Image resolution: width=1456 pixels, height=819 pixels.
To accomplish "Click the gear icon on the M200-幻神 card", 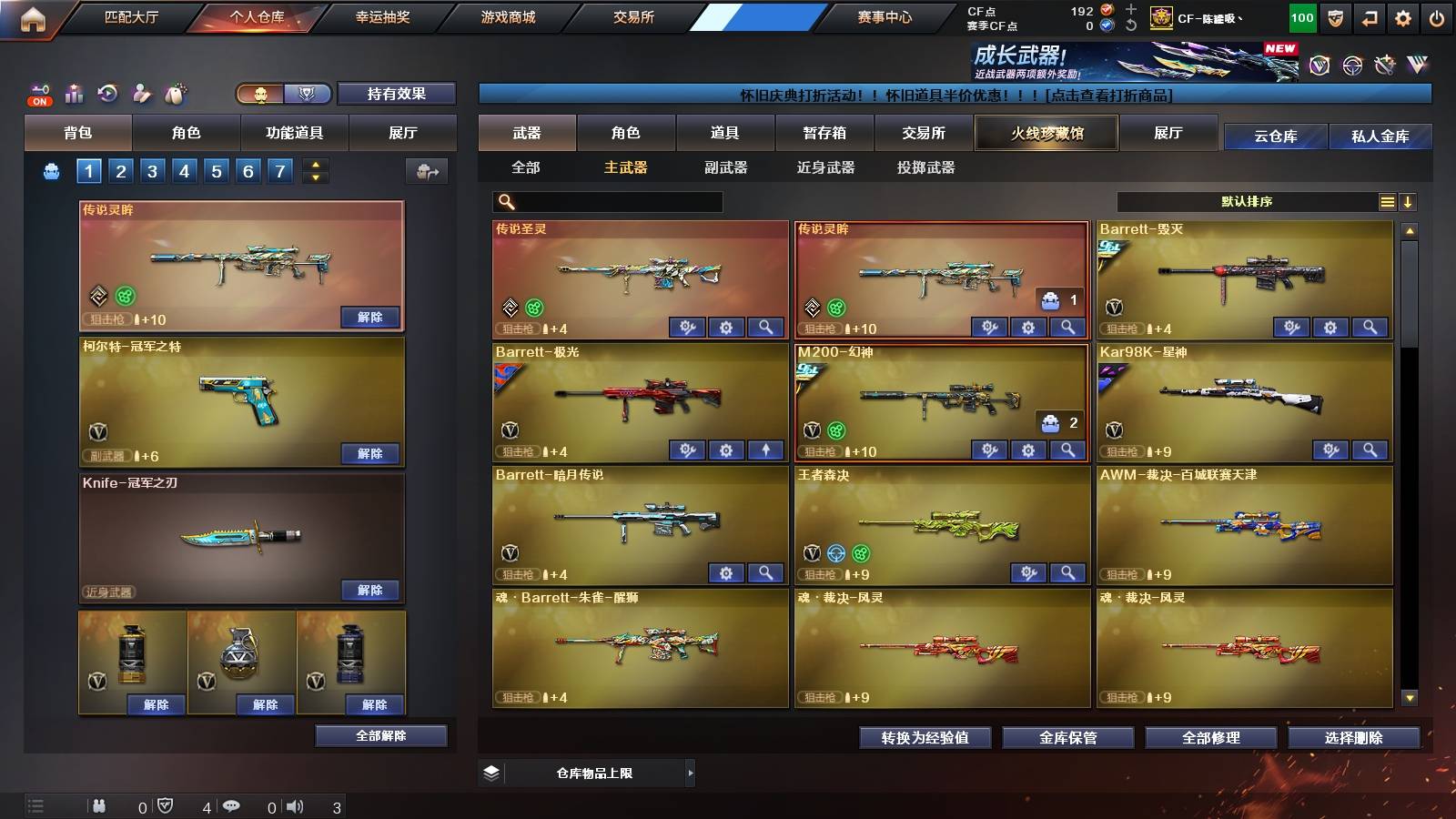I will [x=1028, y=448].
